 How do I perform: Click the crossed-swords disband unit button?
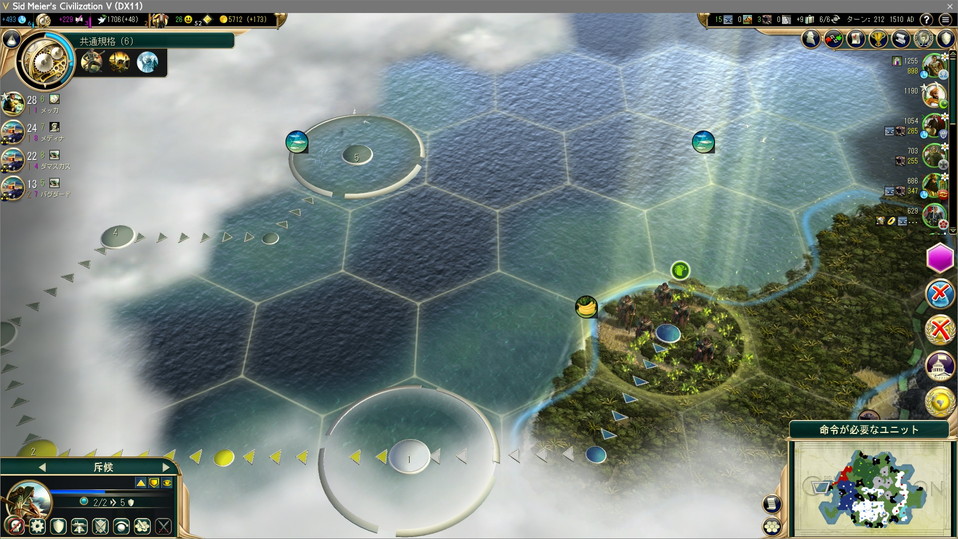point(164,526)
